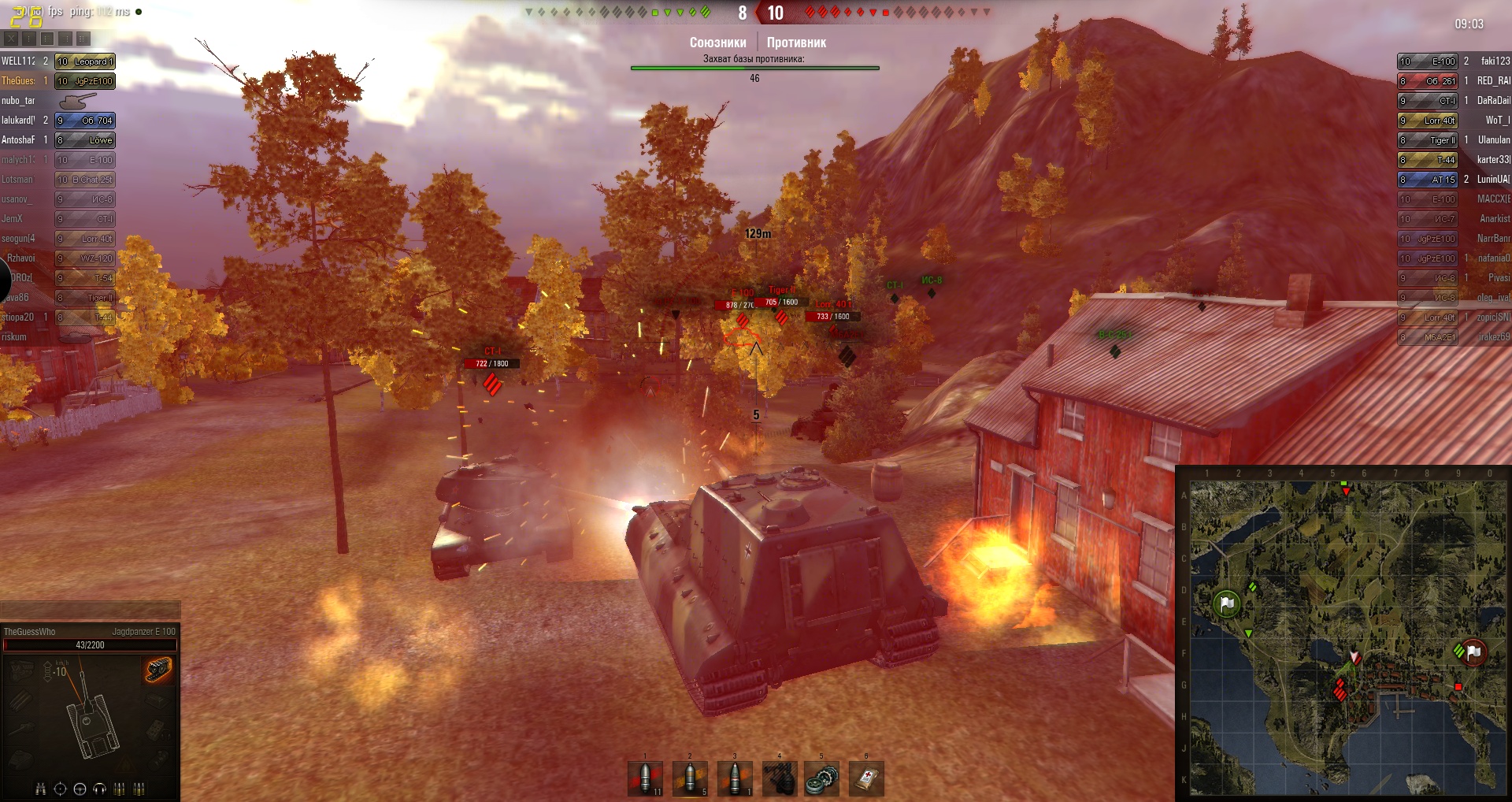
Task: Switch to the shell with 5 rounds
Action: 690,778
